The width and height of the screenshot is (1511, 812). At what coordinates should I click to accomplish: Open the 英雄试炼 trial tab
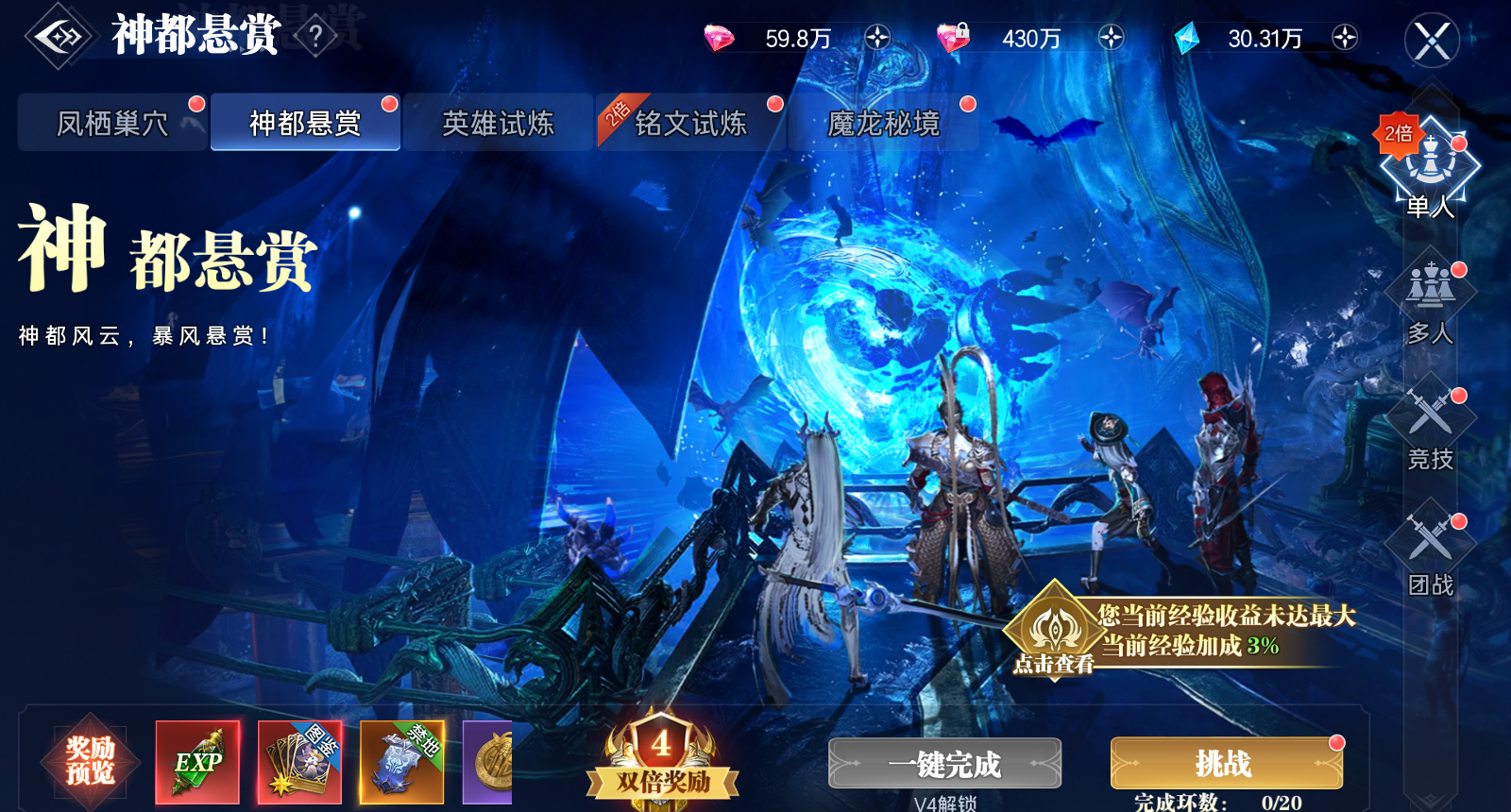[x=498, y=123]
